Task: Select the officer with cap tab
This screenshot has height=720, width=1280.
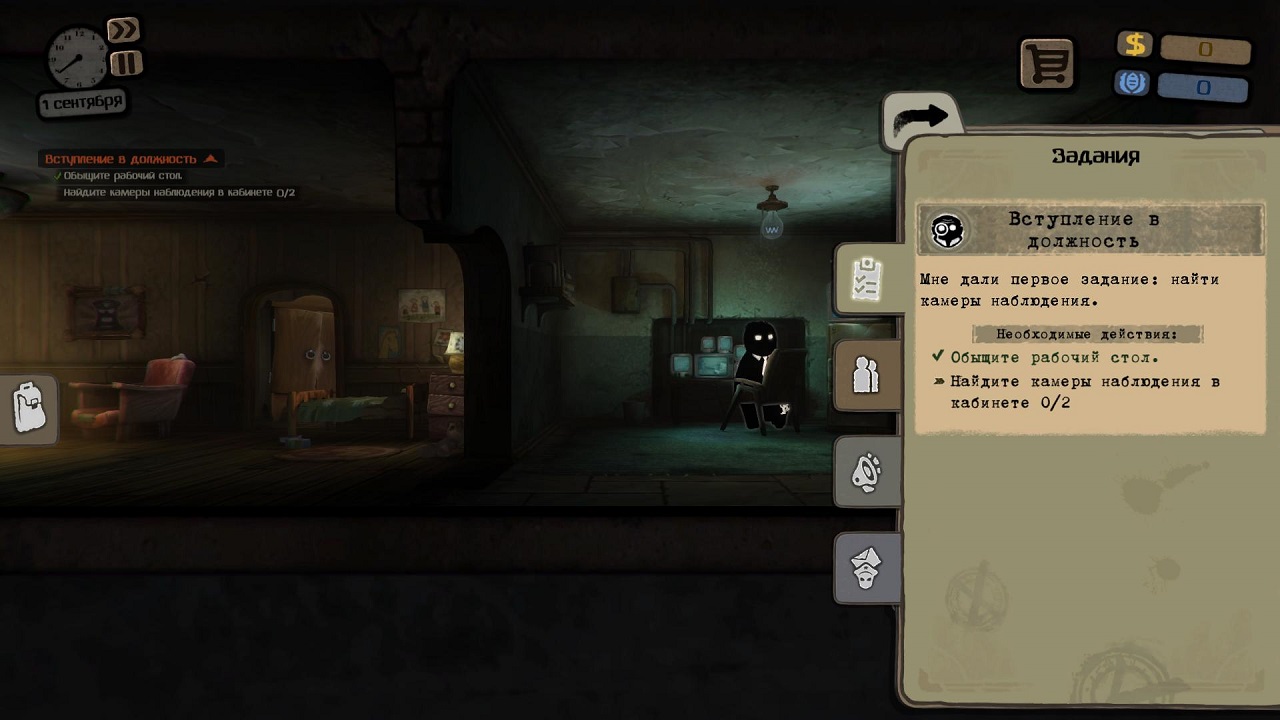Action: pyautogui.click(x=865, y=567)
